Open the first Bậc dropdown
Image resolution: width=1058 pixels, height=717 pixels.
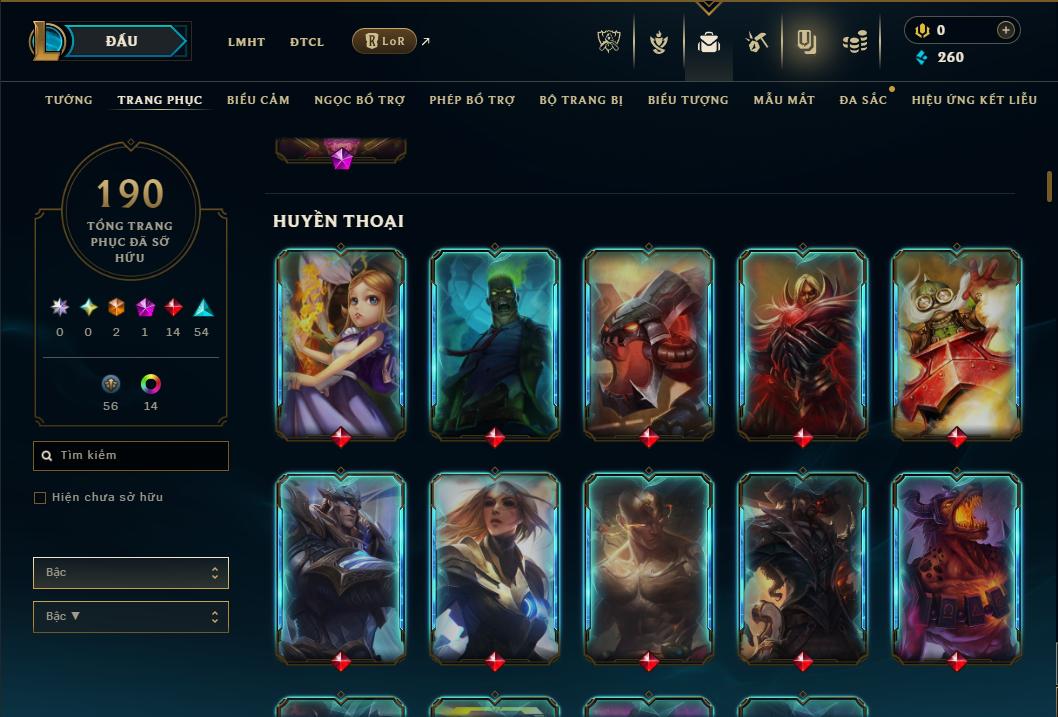tap(131, 573)
